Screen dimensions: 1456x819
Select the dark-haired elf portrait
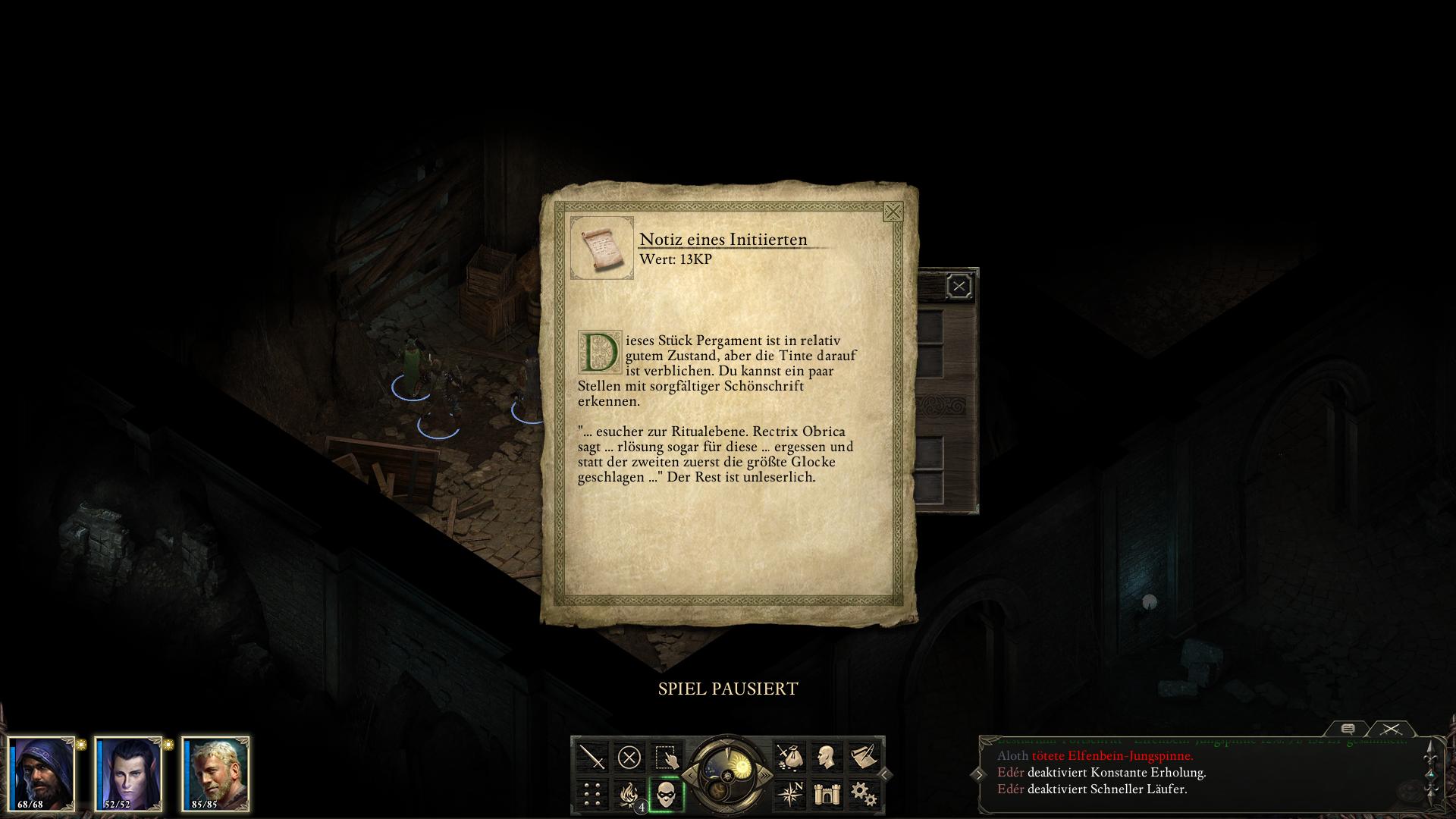(x=128, y=773)
